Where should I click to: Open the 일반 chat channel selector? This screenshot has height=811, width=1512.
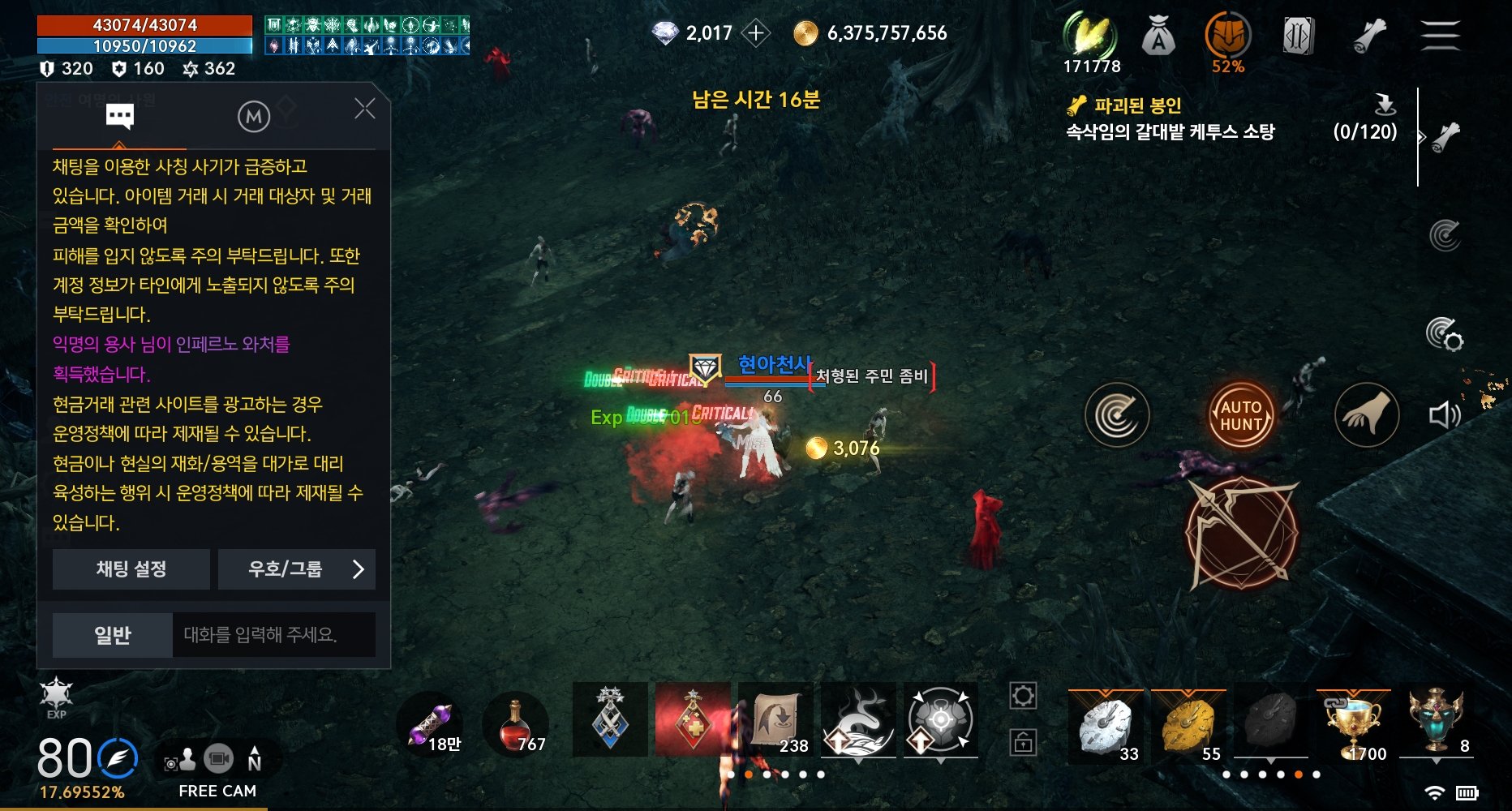pyautogui.click(x=111, y=635)
